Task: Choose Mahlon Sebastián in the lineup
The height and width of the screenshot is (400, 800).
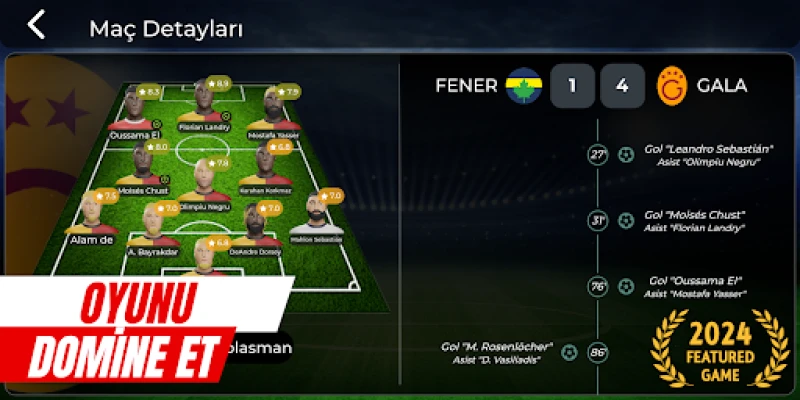Action: tap(316, 217)
